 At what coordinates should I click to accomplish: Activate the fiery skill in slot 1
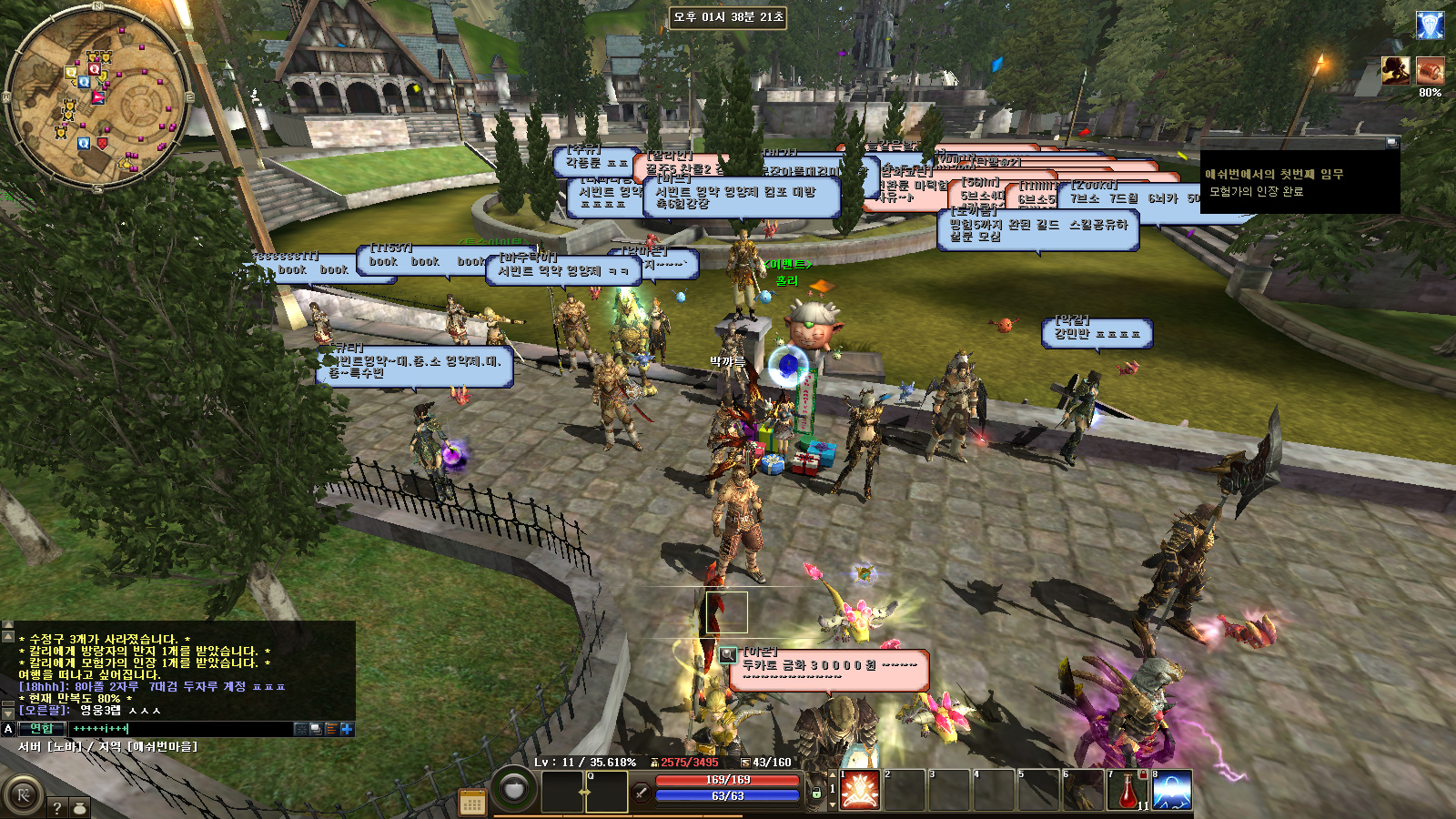coord(859,790)
